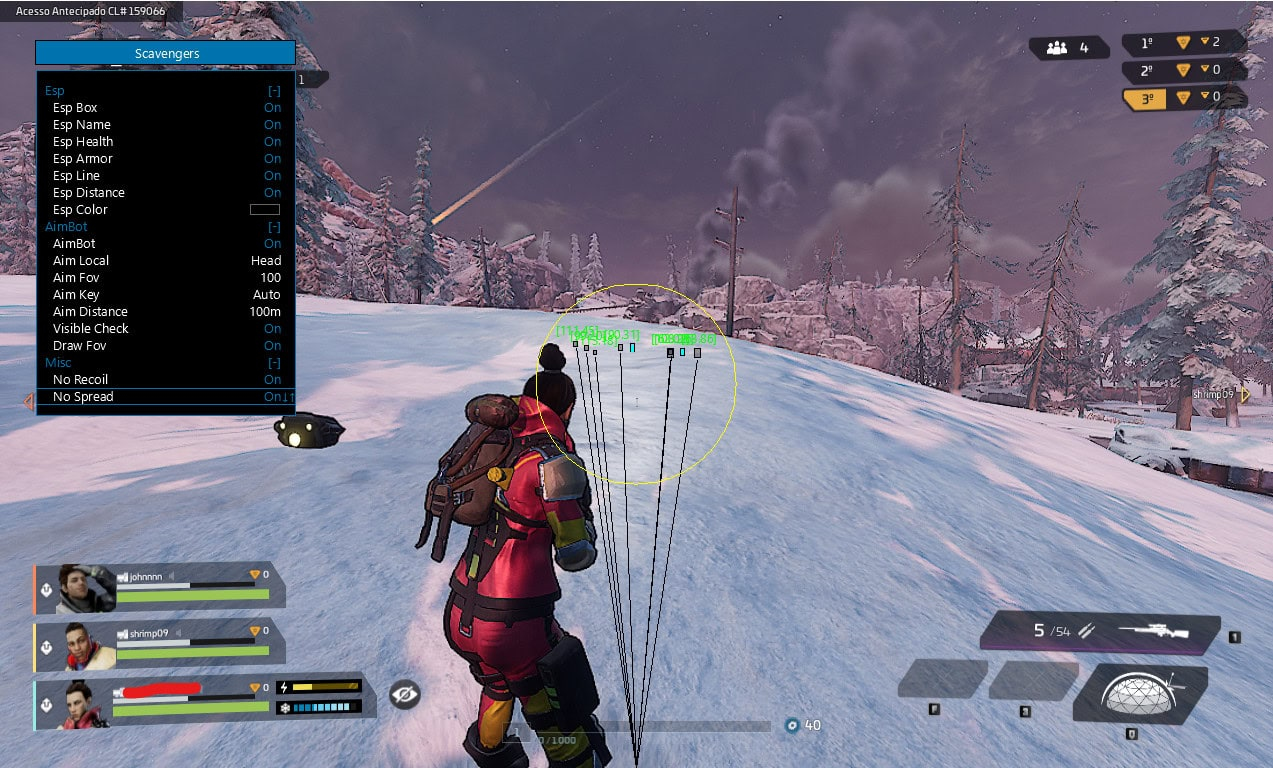Select the highlighted 3º team ranking row

click(x=1183, y=98)
